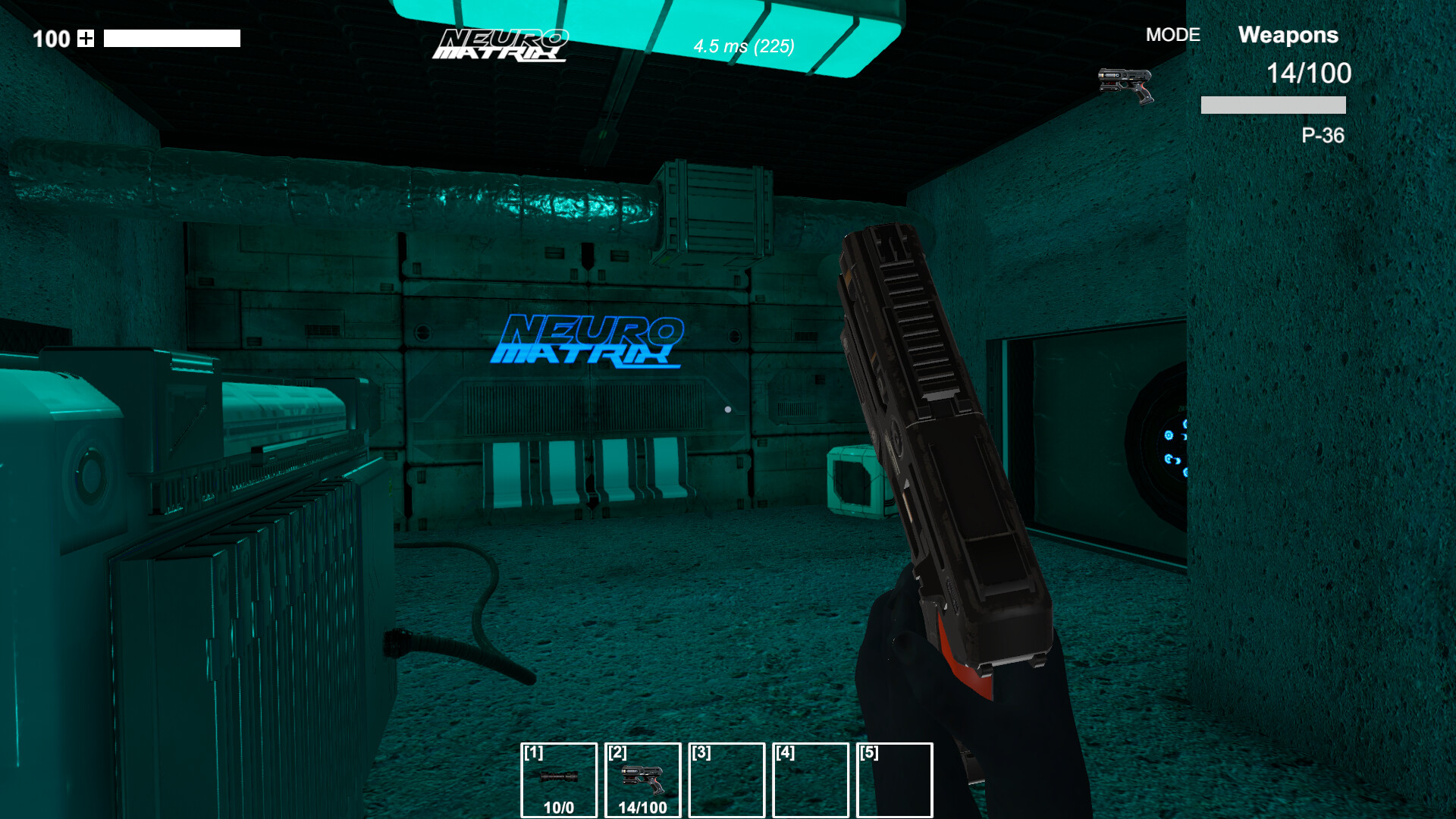Switch to the Weapons tab
The width and height of the screenshot is (1456, 819).
click(1288, 35)
